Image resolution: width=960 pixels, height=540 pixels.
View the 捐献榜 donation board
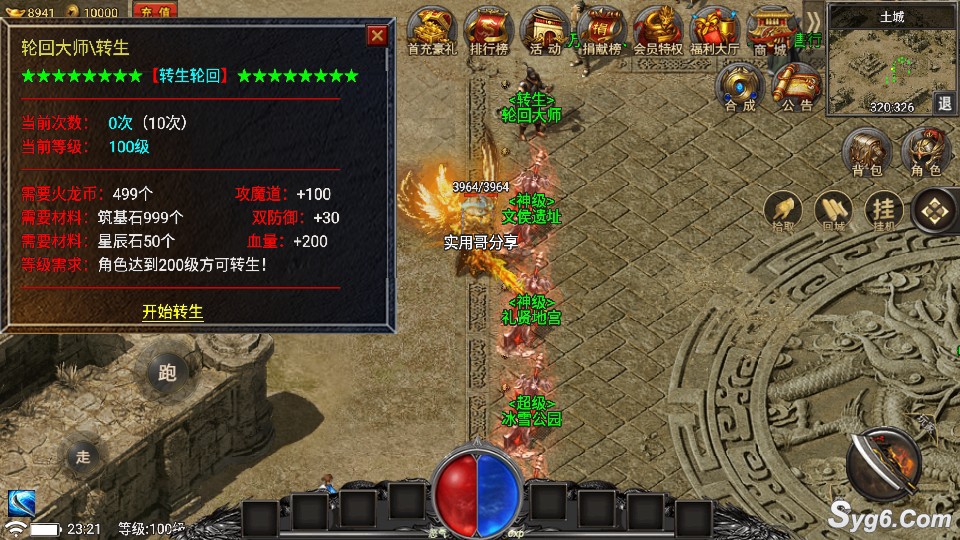click(x=602, y=30)
